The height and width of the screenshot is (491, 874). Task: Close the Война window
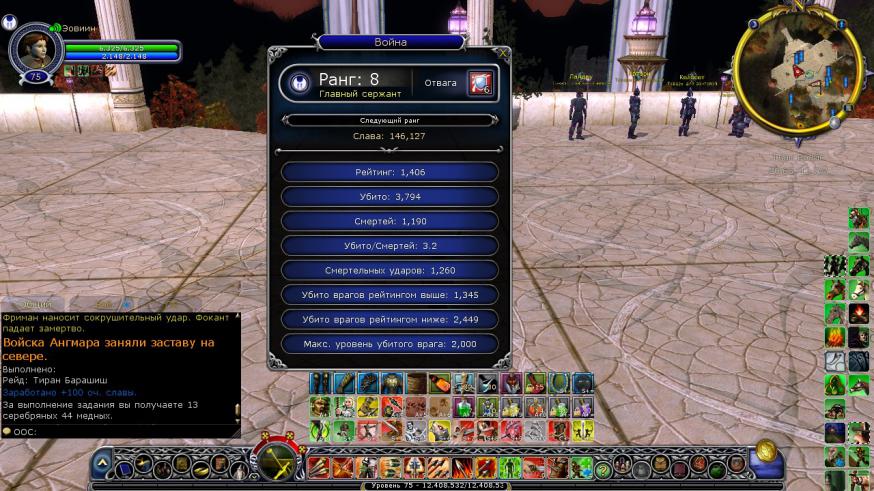click(502, 54)
